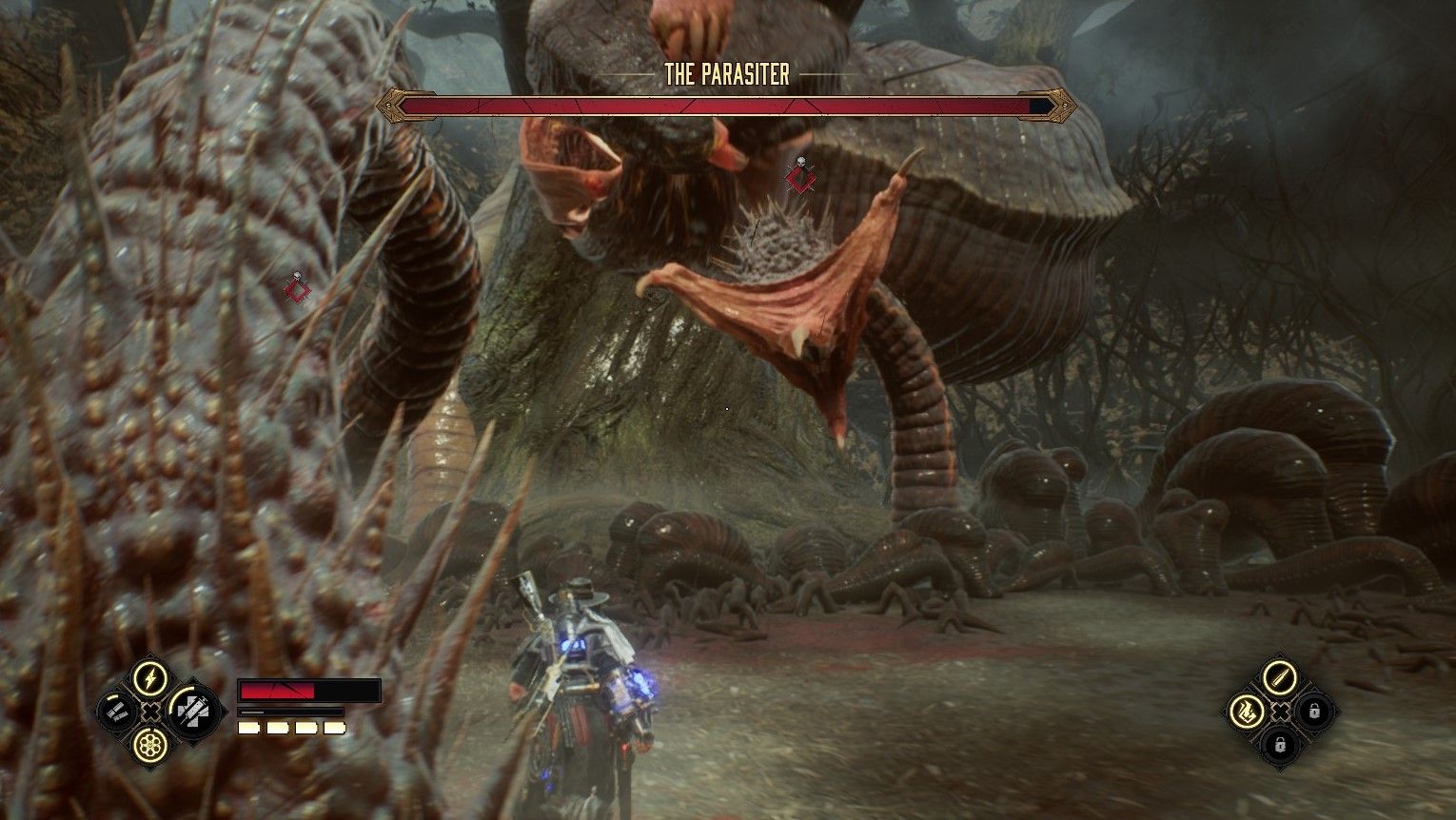Viewport: 1456px width, 820px height.
Task: Activate the lightning bolt ability
Action: [x=148, y=679]
